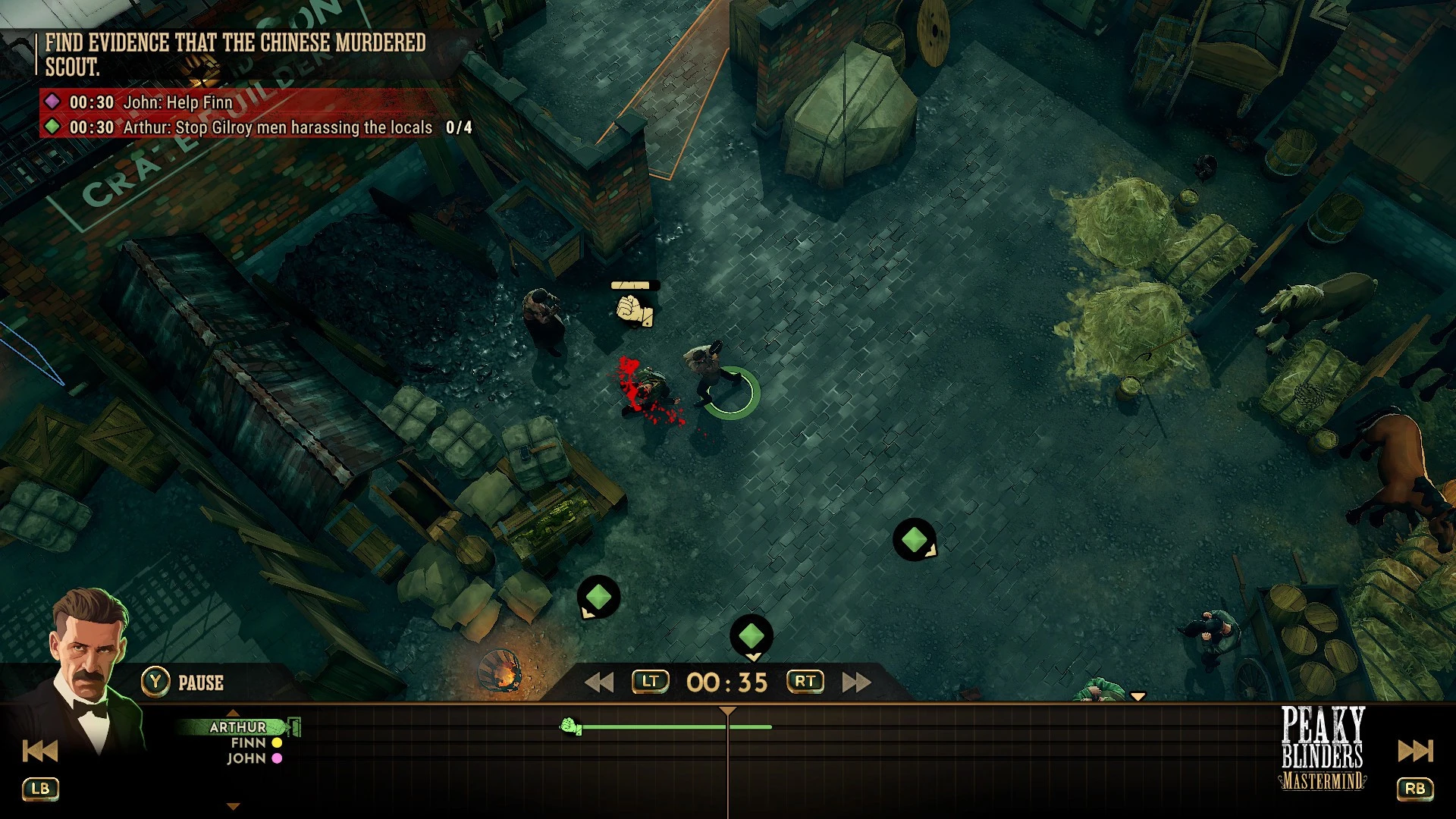Jump to the start of the timeline
The width and height of the screenshot is (1456, 819).
coord(40,751)
